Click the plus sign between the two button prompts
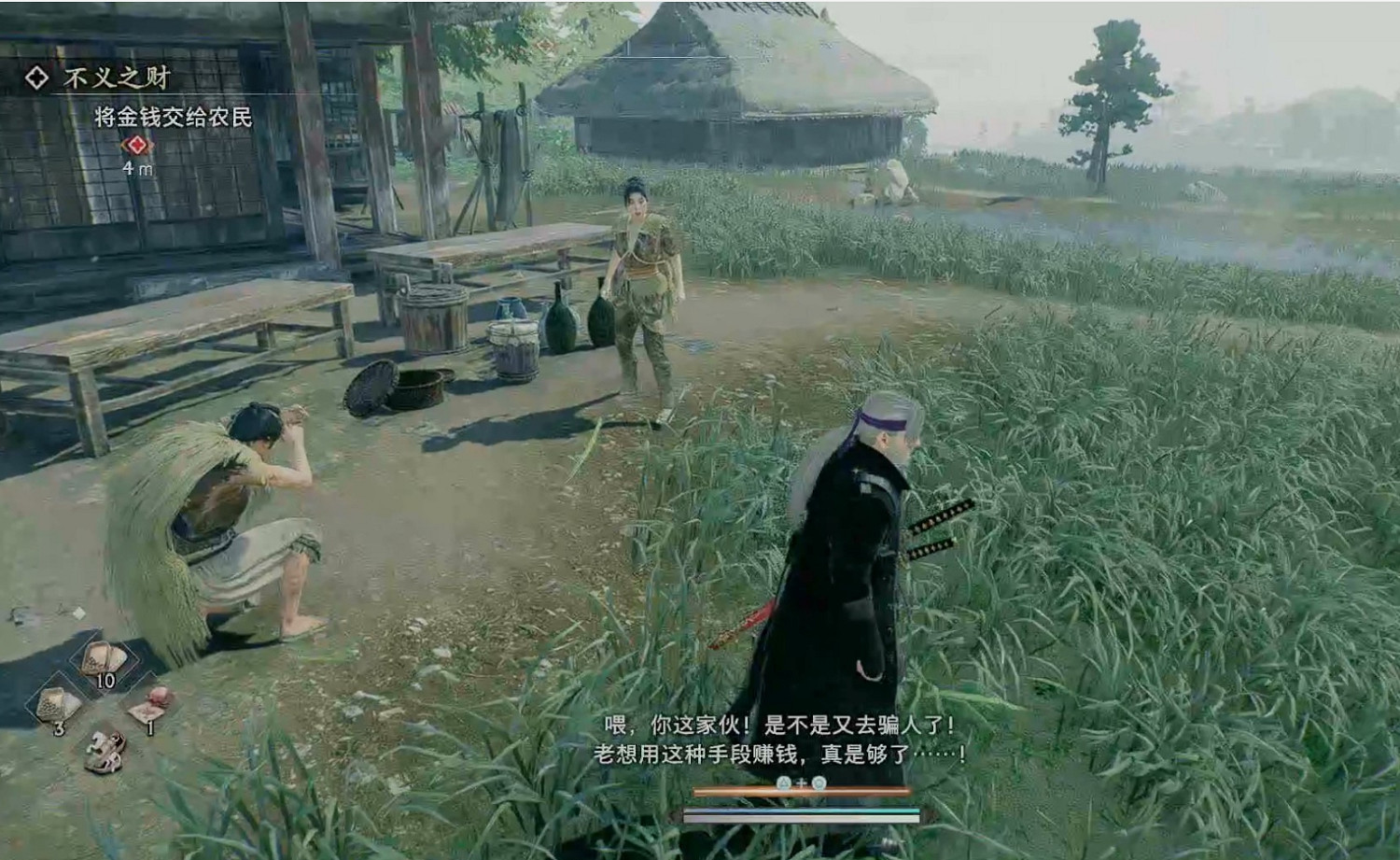This screenshot has width=1400, height=860. click(x=802, y=783)
